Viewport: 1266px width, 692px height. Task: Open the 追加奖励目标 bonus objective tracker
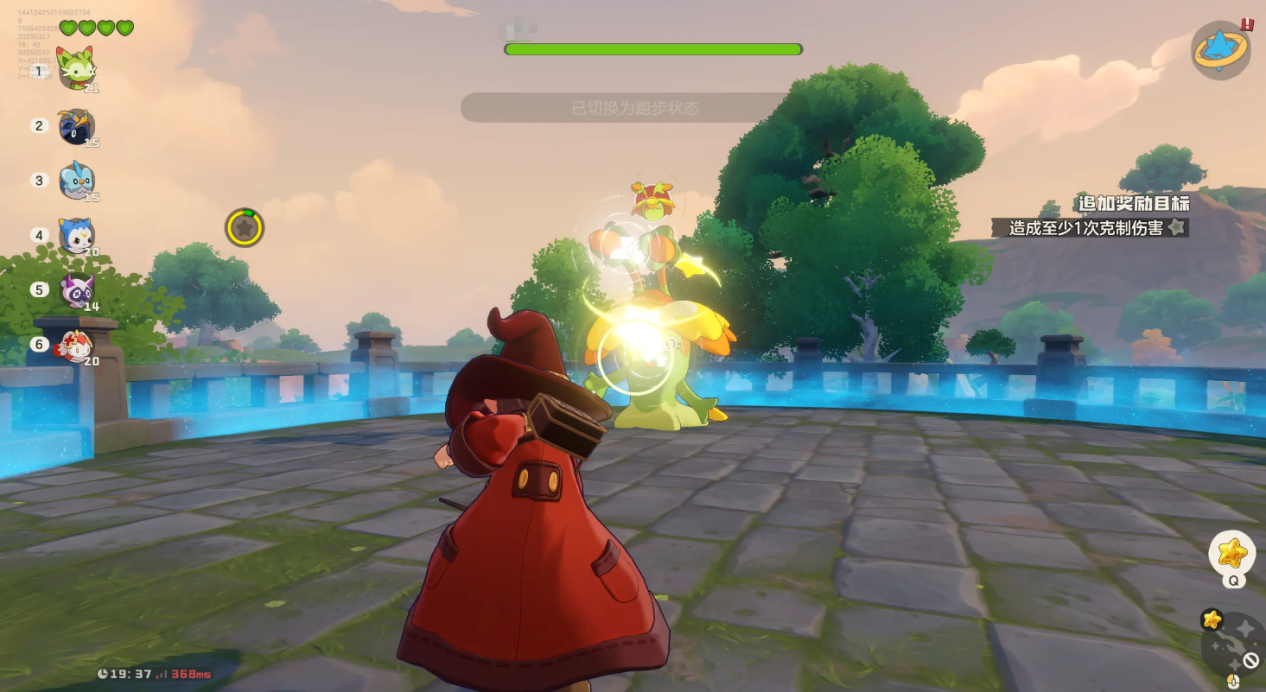[1132, 204]
